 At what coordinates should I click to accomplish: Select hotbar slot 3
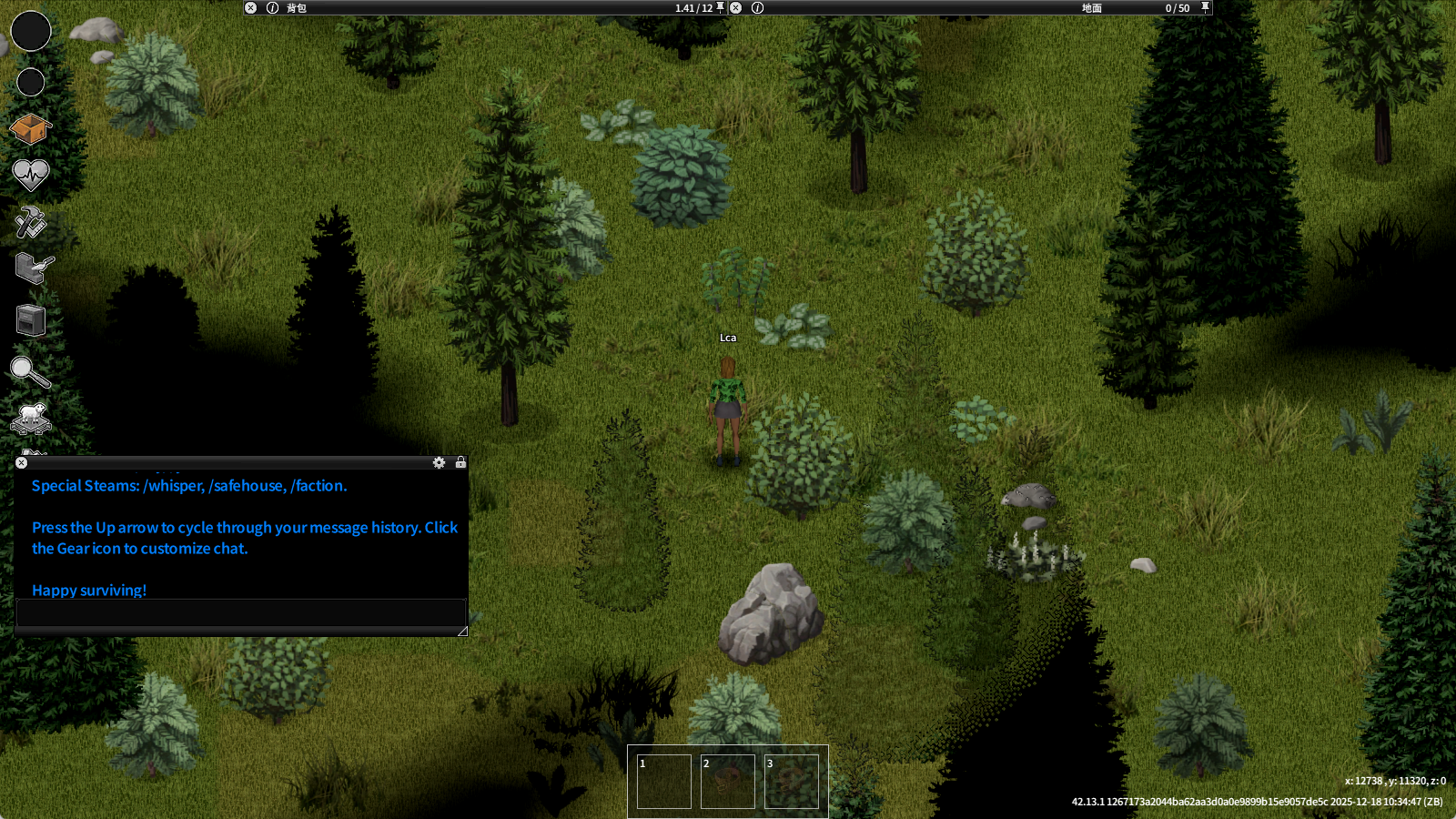tap(792, 781)
